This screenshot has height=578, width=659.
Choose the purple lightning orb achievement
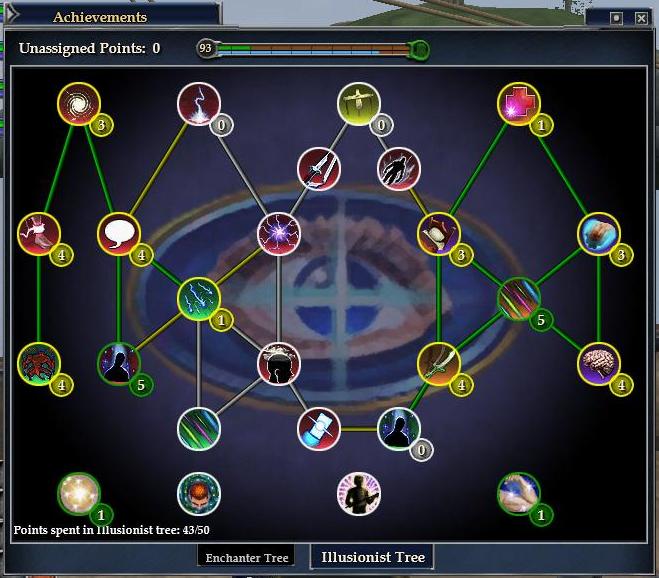(278, 234)
